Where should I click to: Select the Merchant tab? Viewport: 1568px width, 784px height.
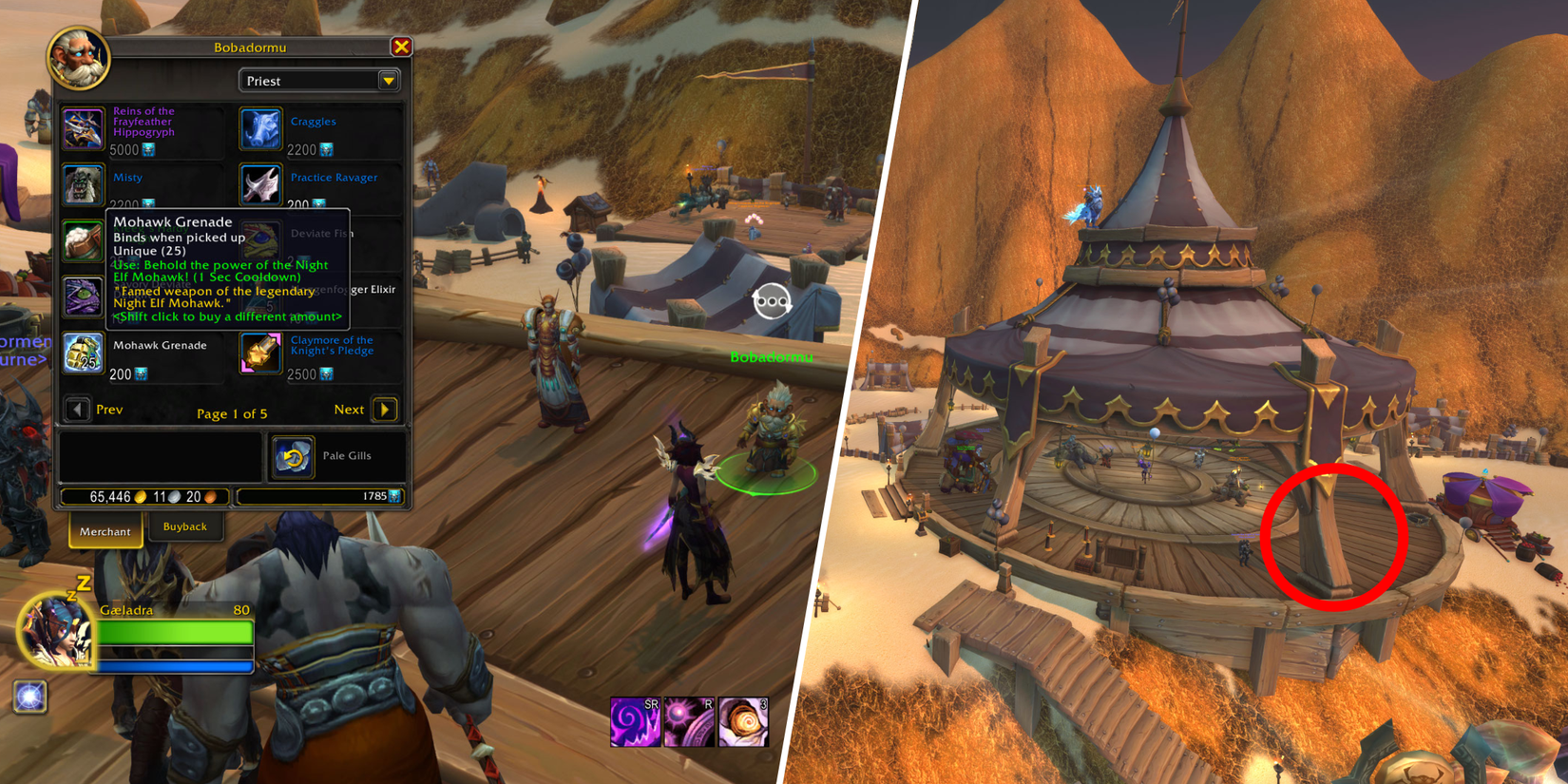coord(105,531)
